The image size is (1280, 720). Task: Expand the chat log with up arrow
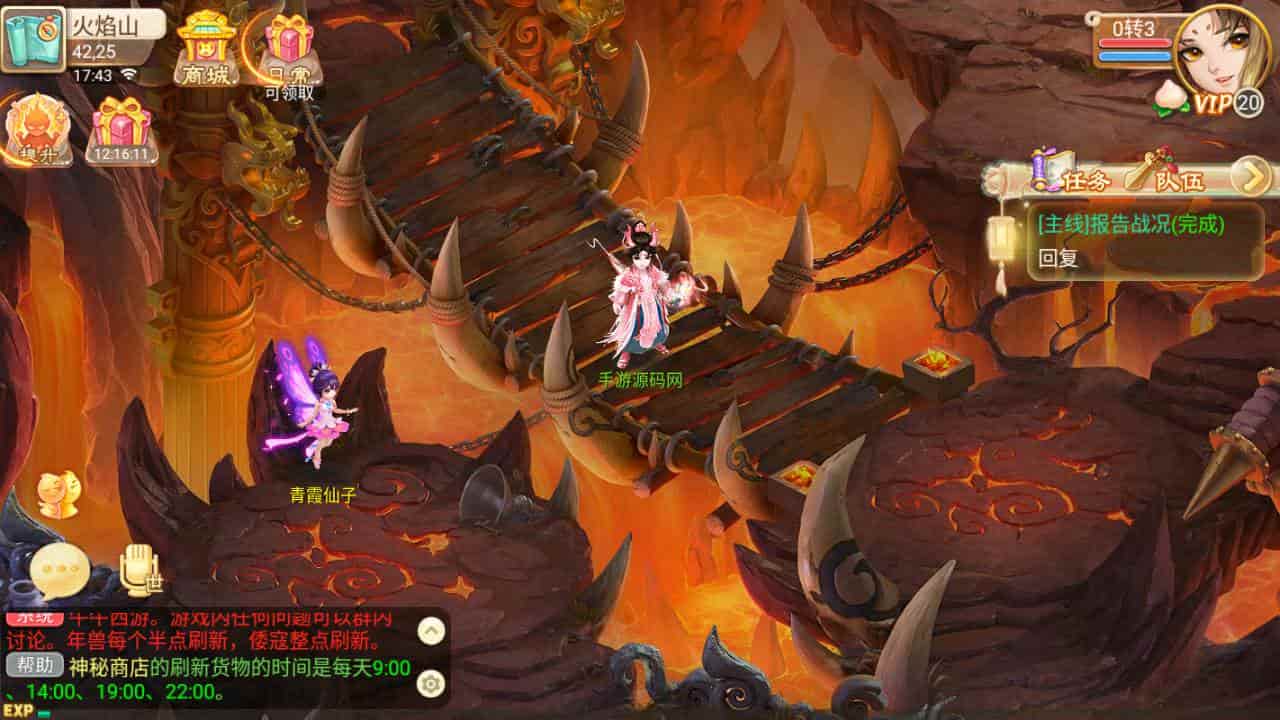tap(431, 630)
